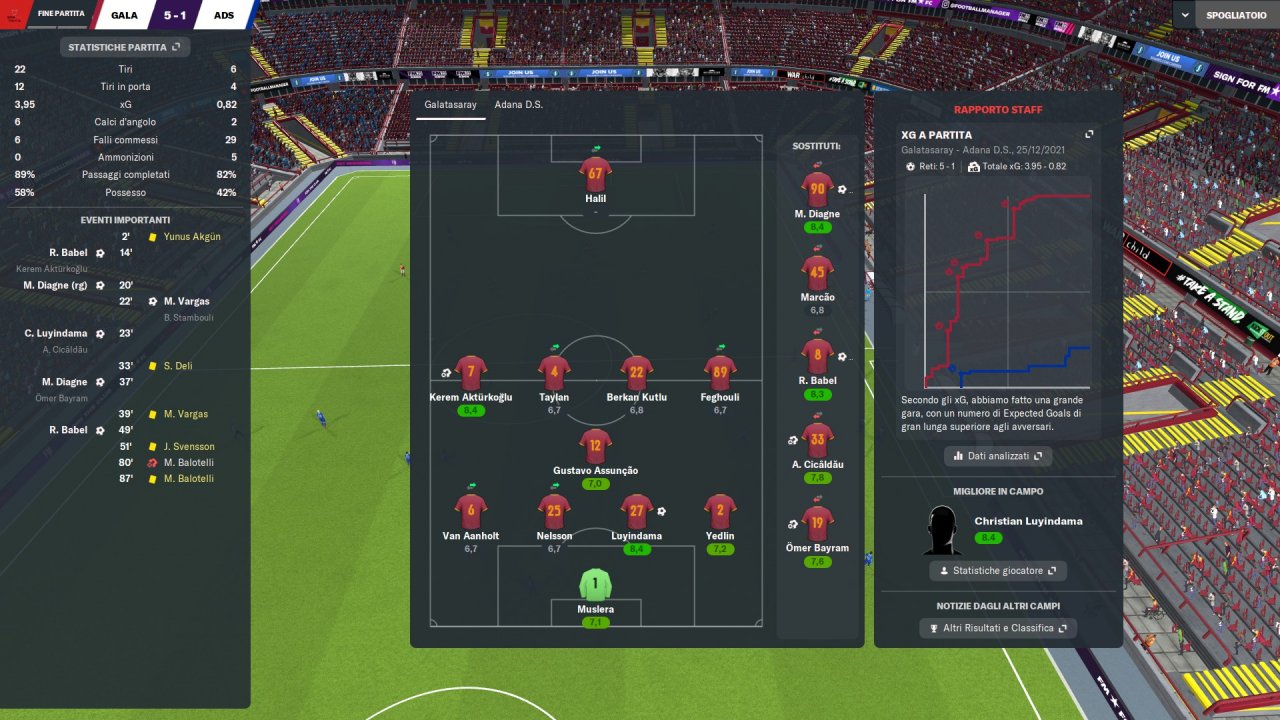Show Altri Risultati e Classifica
Viewport: 1280px width, 720px height.
pos(997,628)
